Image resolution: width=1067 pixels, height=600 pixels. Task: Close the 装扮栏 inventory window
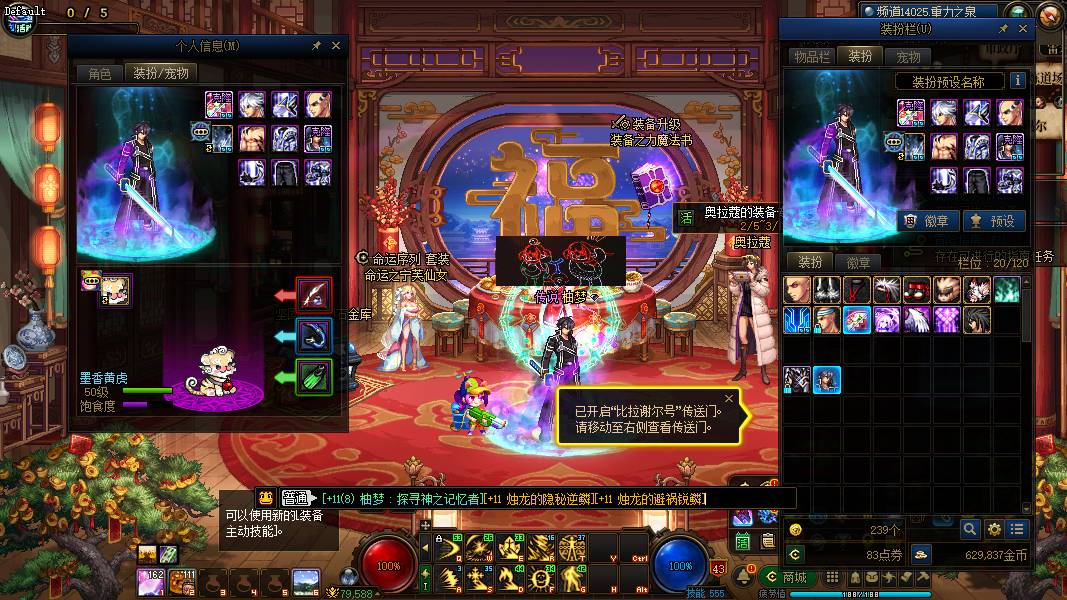pos(1022,30)
